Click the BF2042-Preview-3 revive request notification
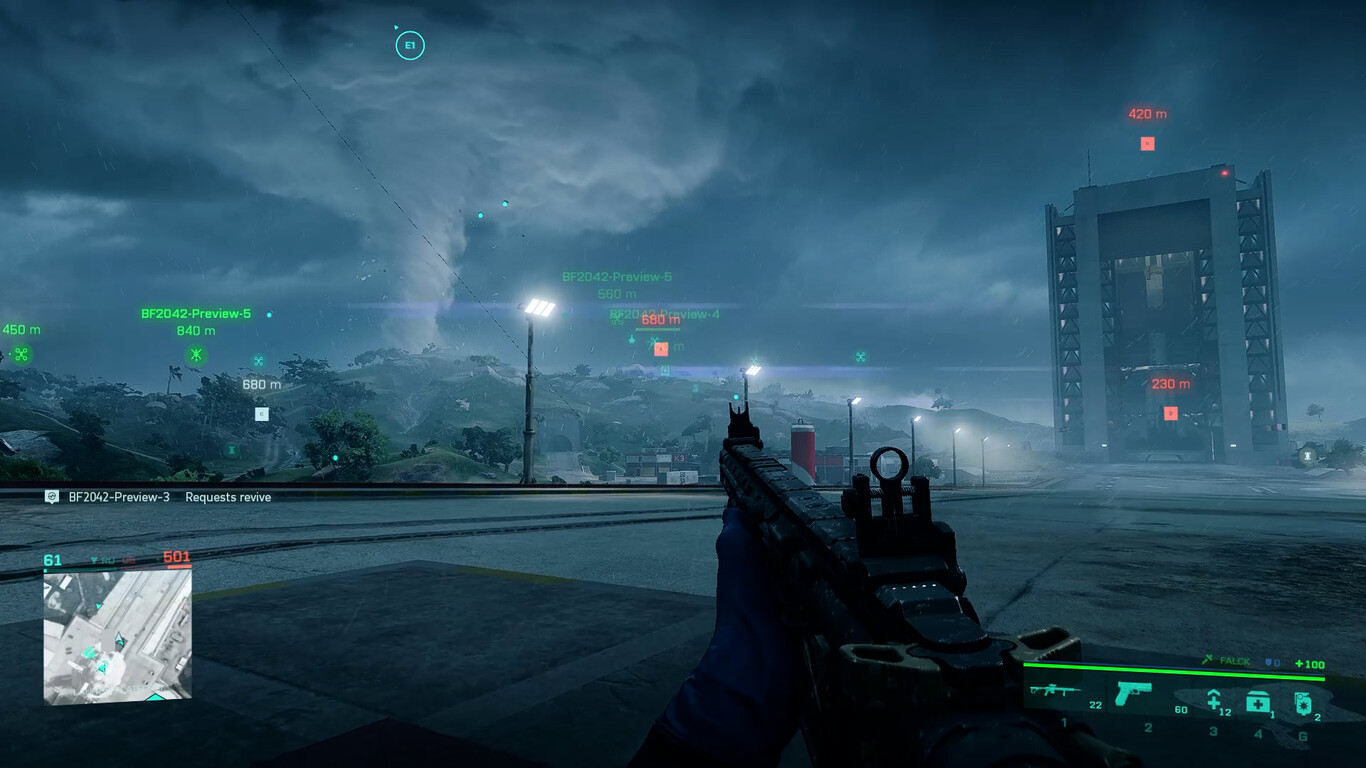The image size is (1366, 768). (x=160, y=497)
